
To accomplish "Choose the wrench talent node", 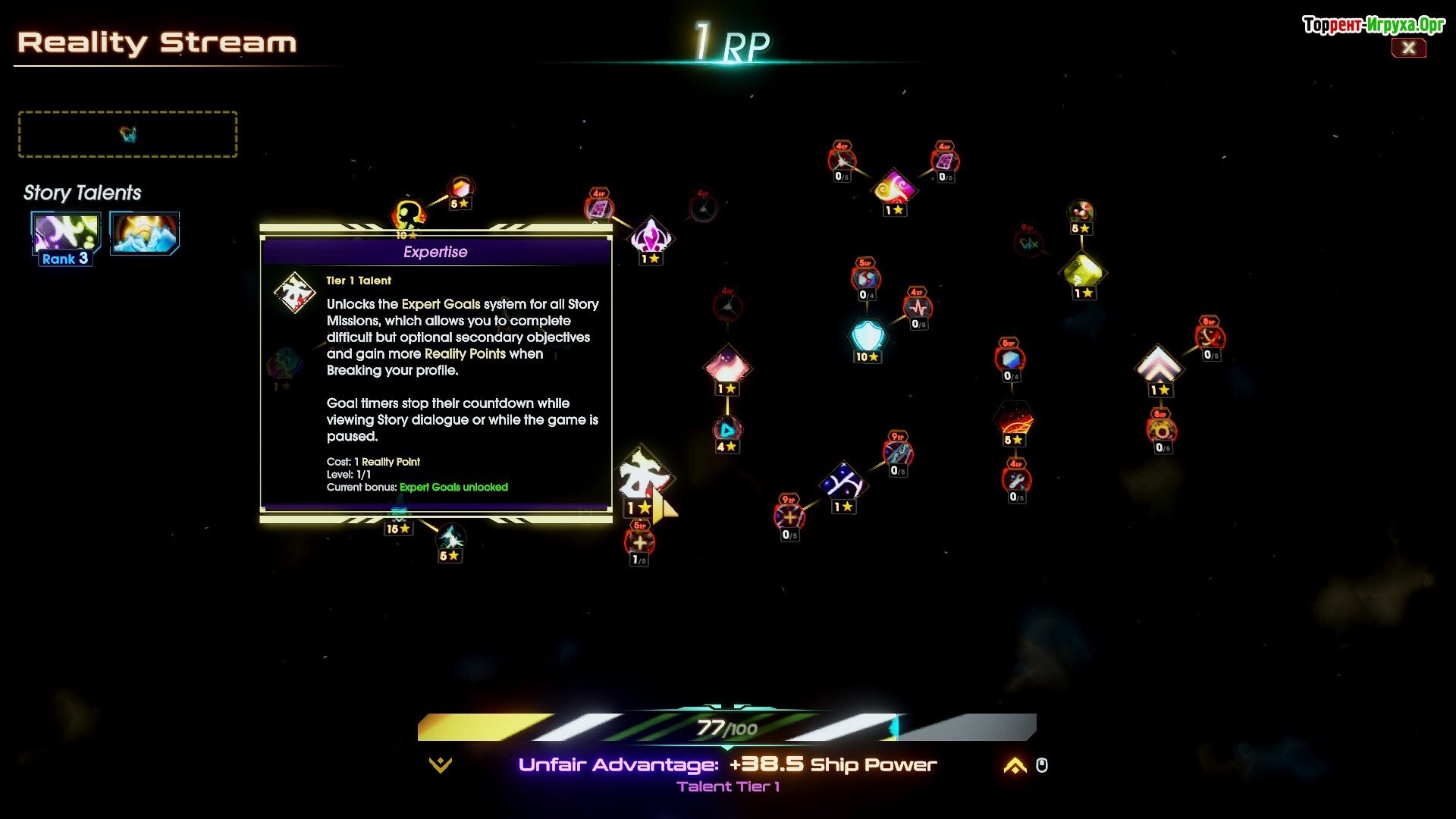I will pyautogui.click(x=1016, y=480).
